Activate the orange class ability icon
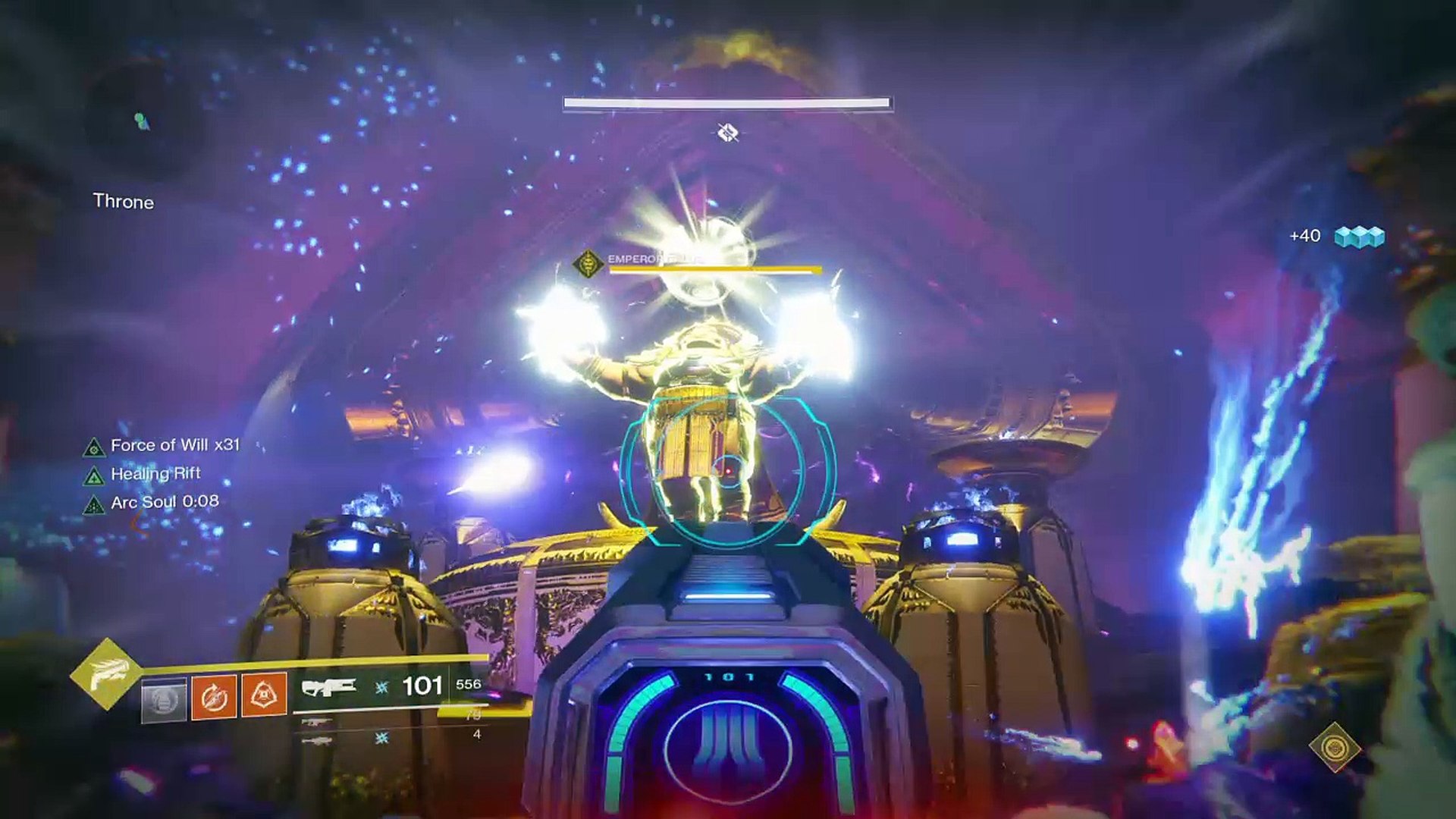Screen dimensions: 1456x819 (x=264, y=694)
